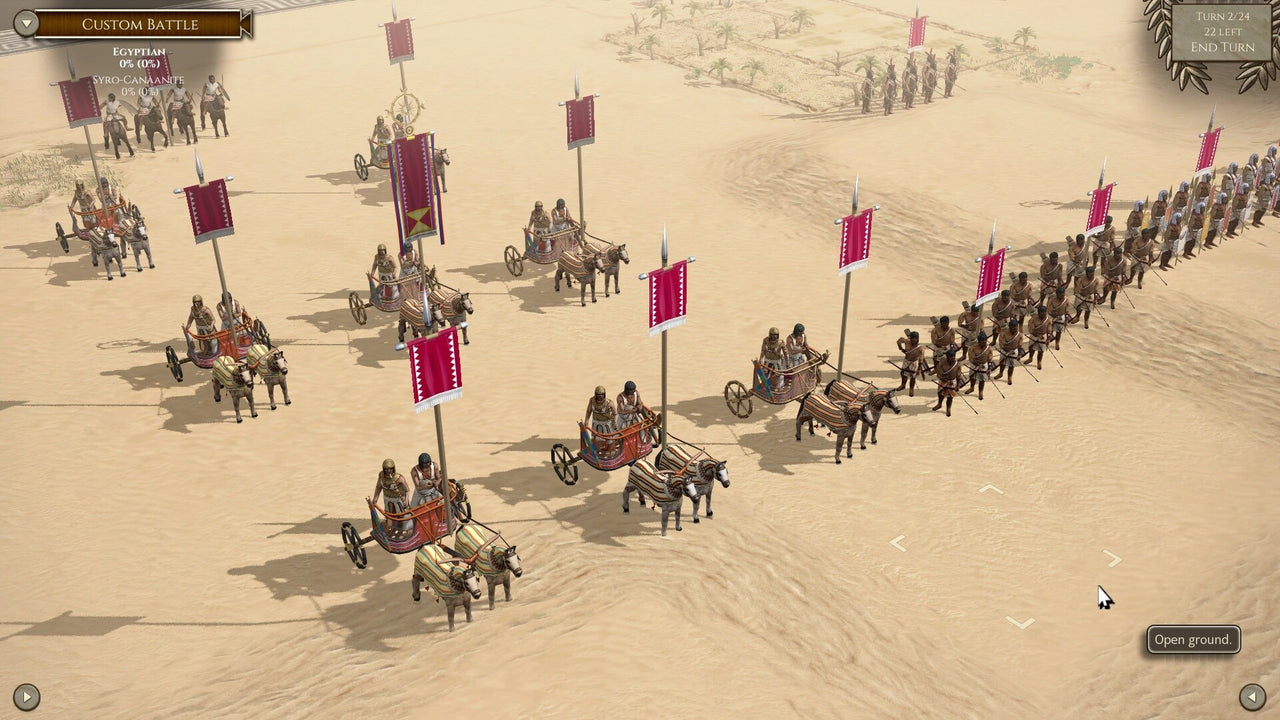Image resolution: width=1280 pixels, height=720 pixels.
Task: Click the Open ground terrain tooltip
Action: (1193, 639)
